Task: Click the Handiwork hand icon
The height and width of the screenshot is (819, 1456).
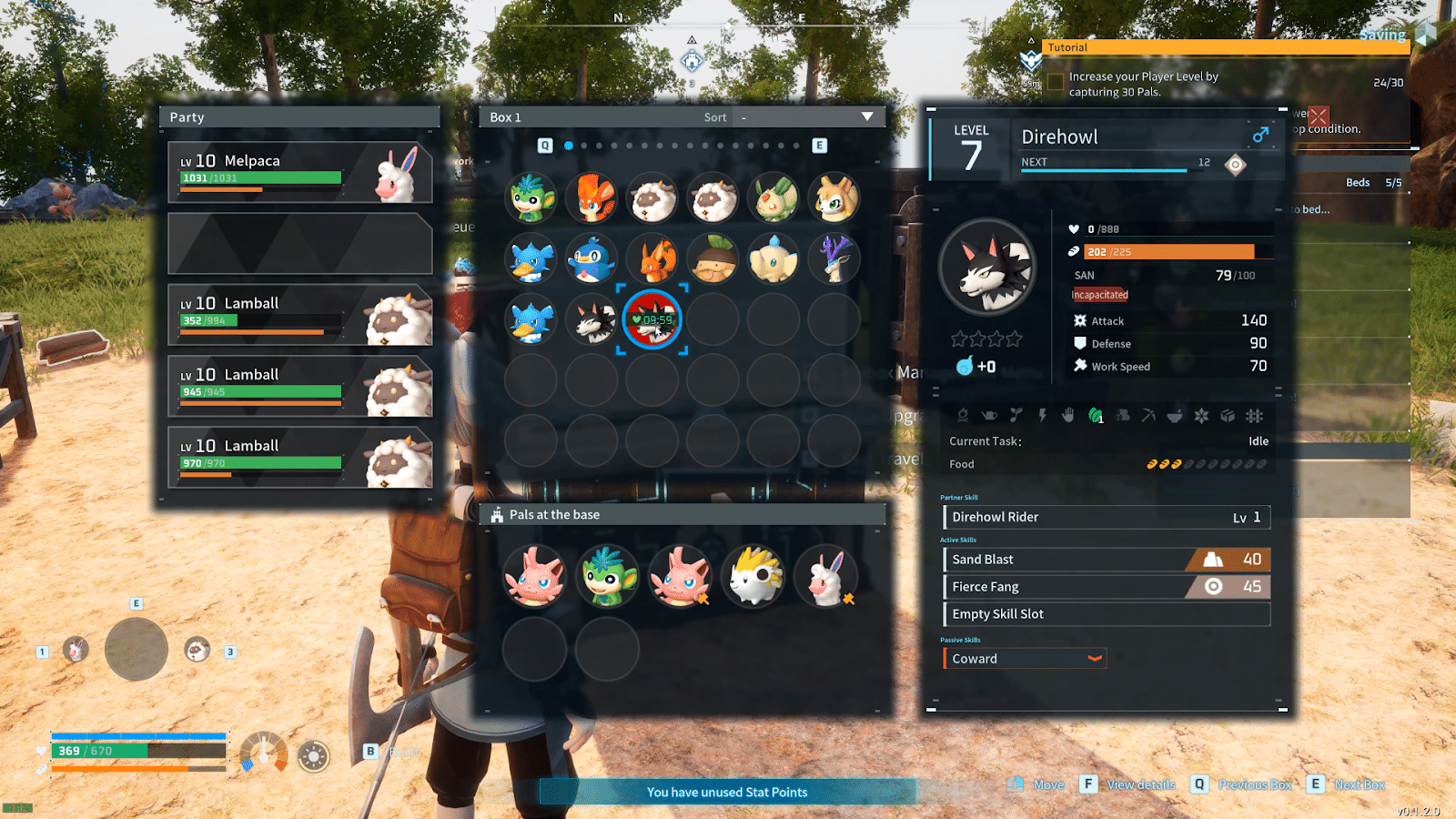Action: [x=1067, y=416]
